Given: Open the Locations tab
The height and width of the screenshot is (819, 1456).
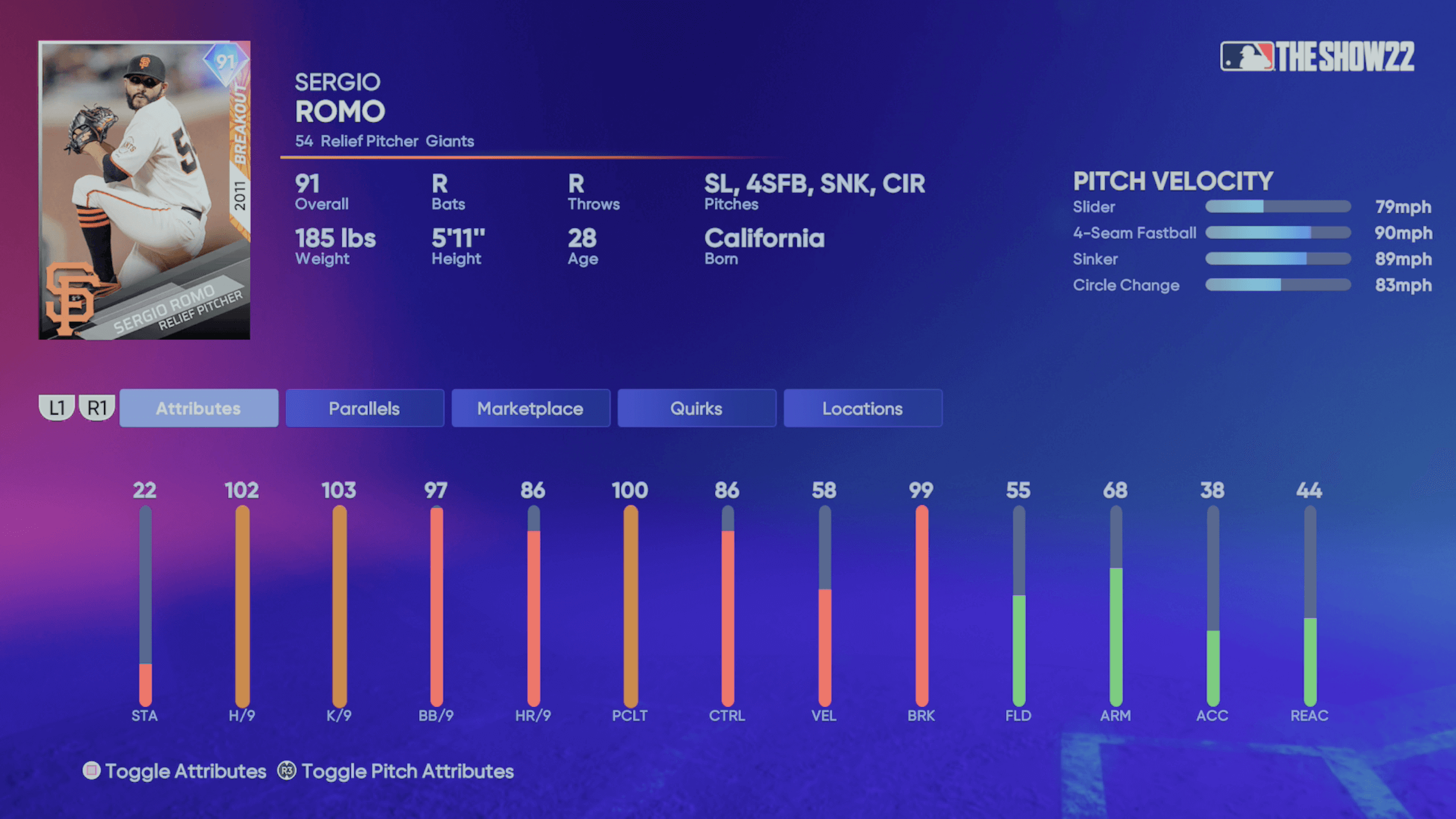Looking at the screenshot, I should (x=862, y=407).
